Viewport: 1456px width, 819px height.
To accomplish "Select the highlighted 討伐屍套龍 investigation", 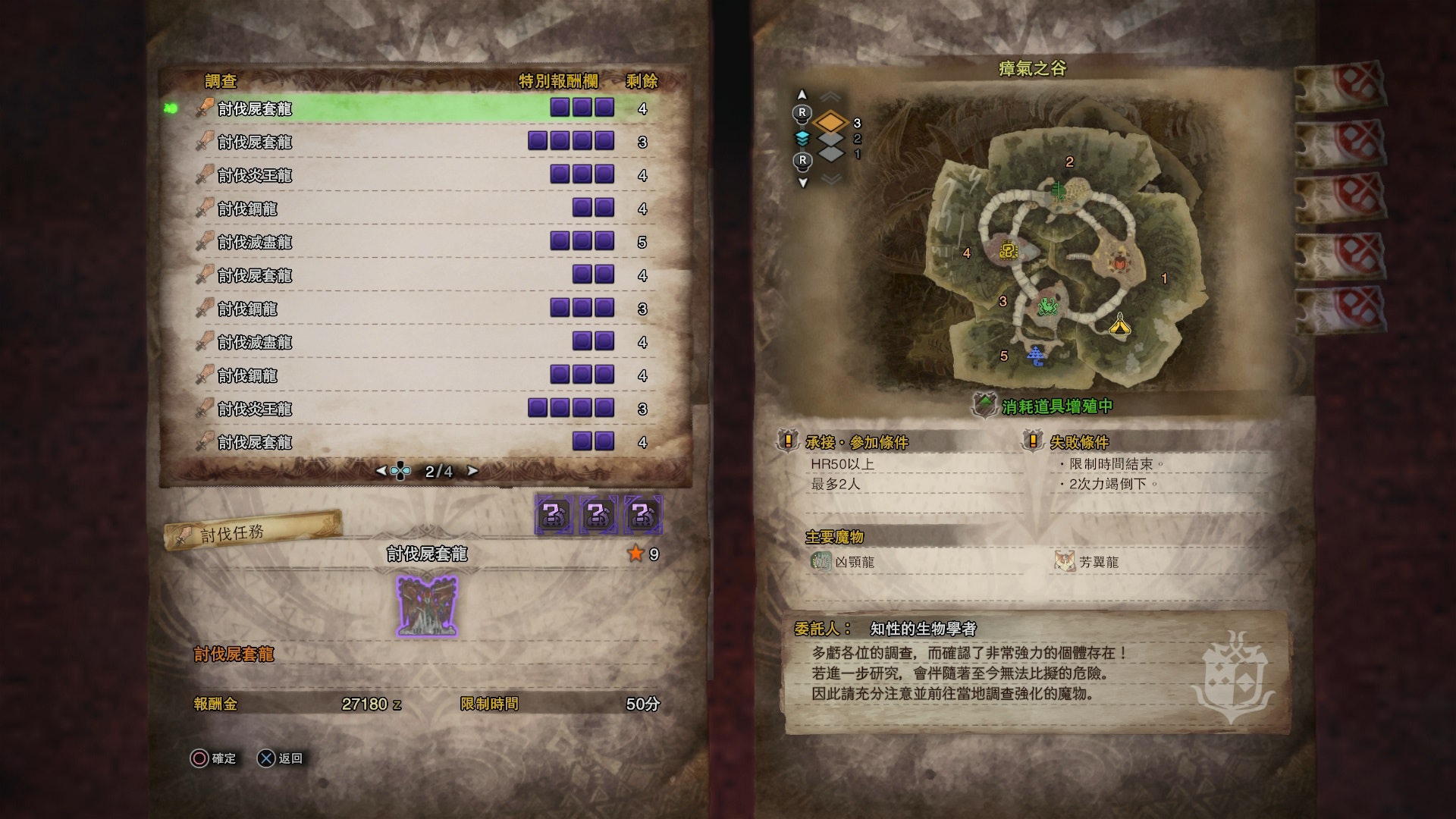I will (409, 108).
